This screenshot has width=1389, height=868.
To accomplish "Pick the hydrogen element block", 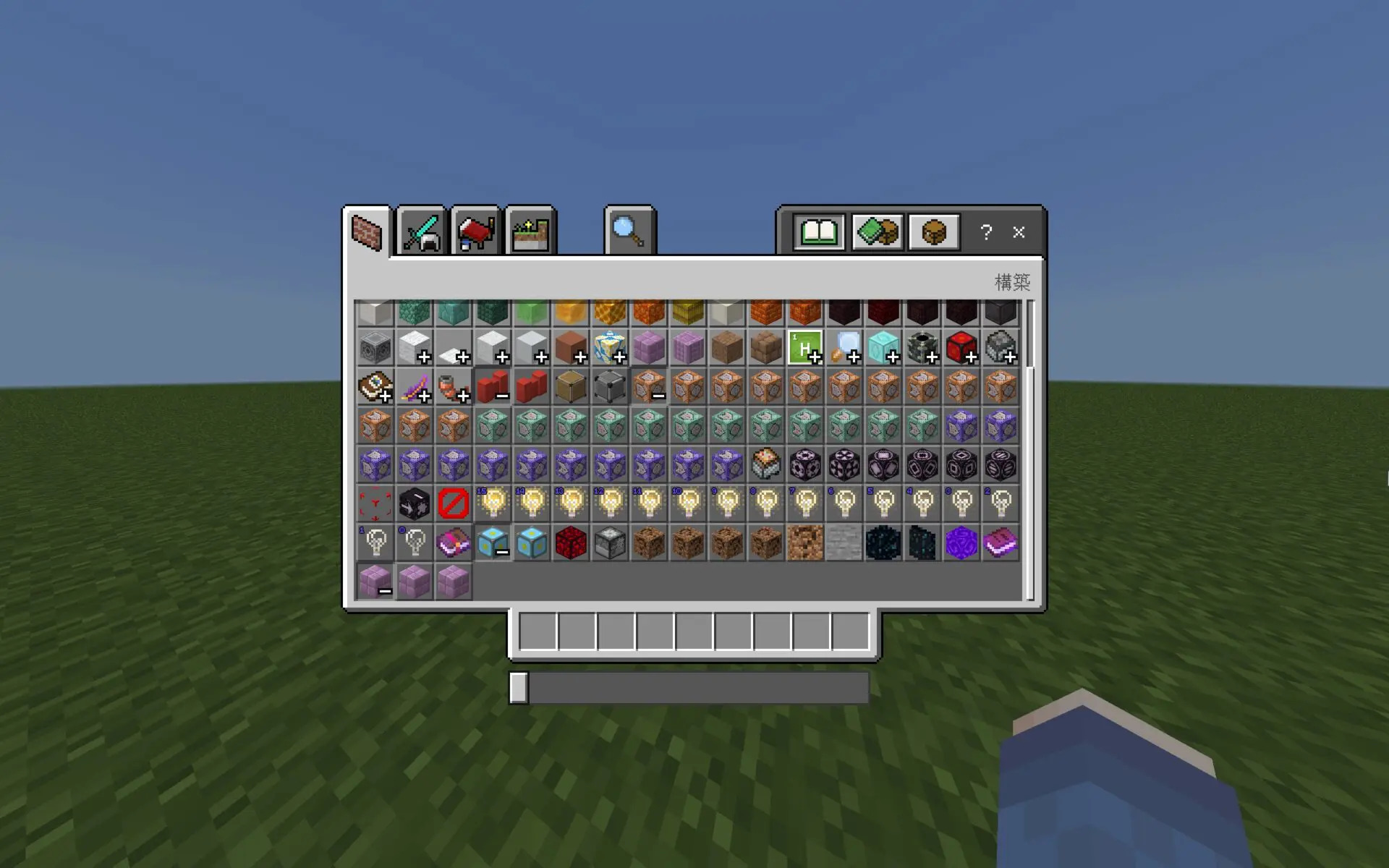I will tap(805, 347).
